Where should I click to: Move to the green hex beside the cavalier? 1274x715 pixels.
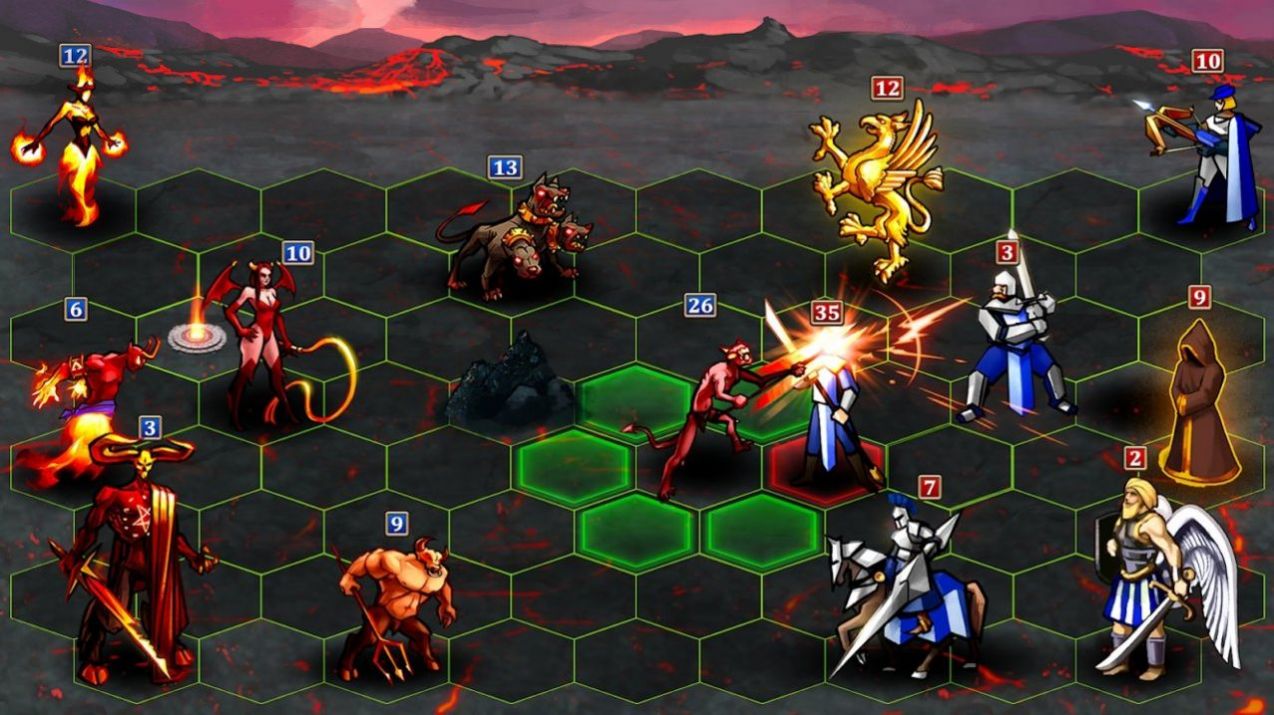762,532
